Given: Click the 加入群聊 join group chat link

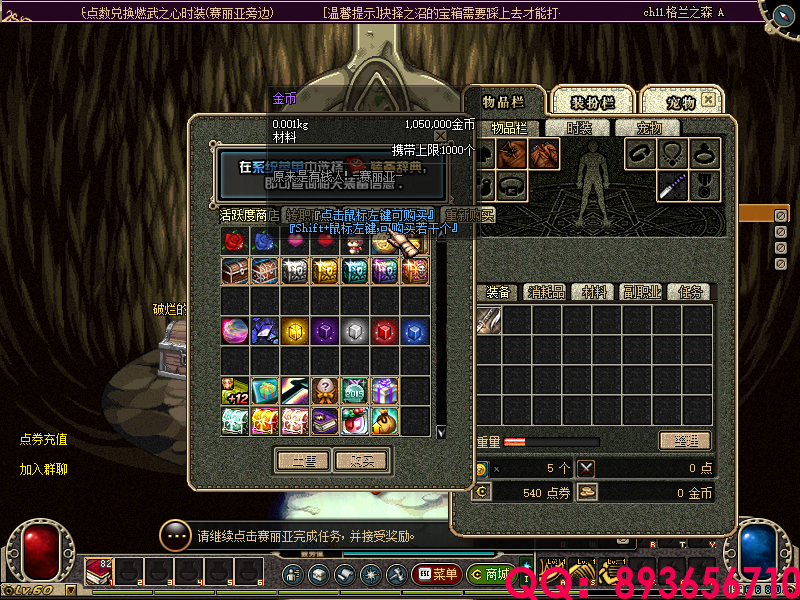Looking at the screenshot, I should point(44,469).
